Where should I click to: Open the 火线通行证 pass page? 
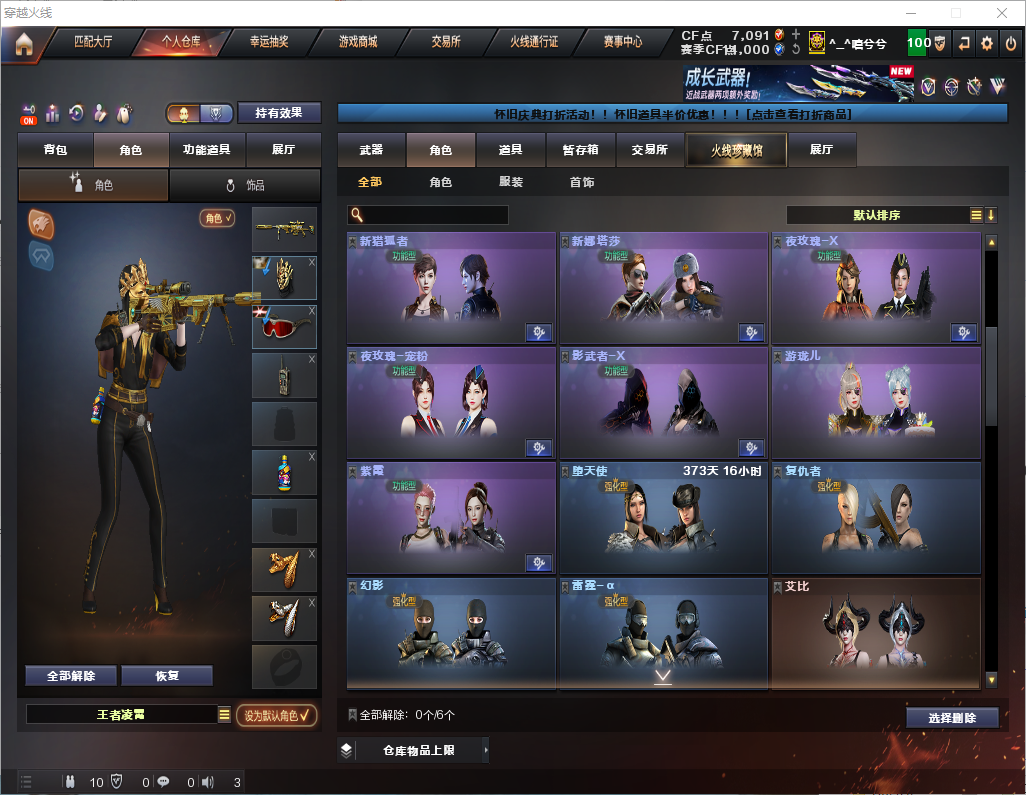click(x=534, y=43)
